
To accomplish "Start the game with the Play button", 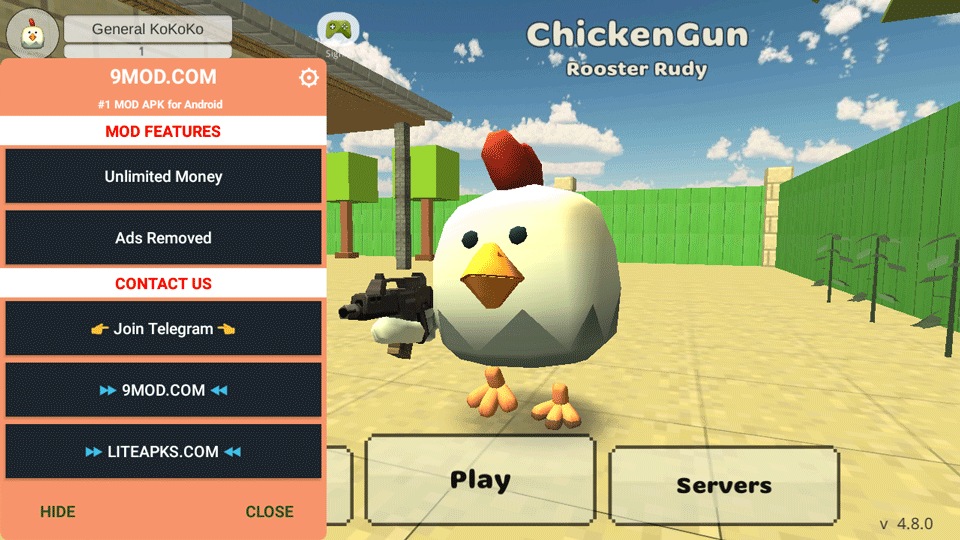I will tap(480, 480).
